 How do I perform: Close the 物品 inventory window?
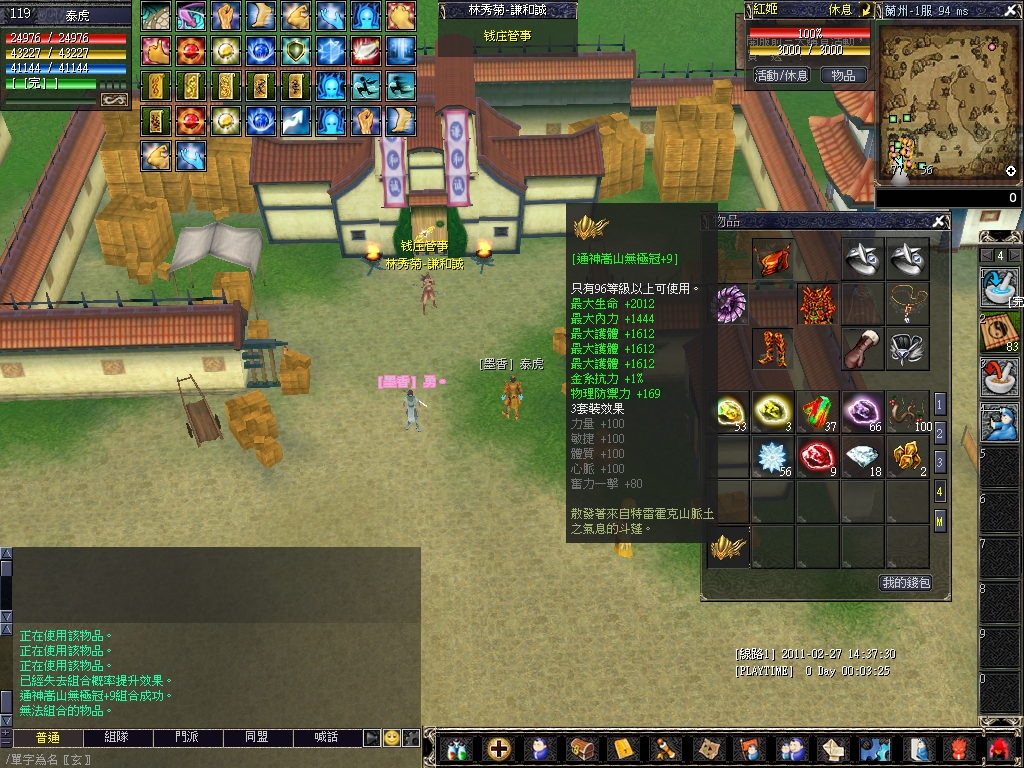tap(939, 221)
